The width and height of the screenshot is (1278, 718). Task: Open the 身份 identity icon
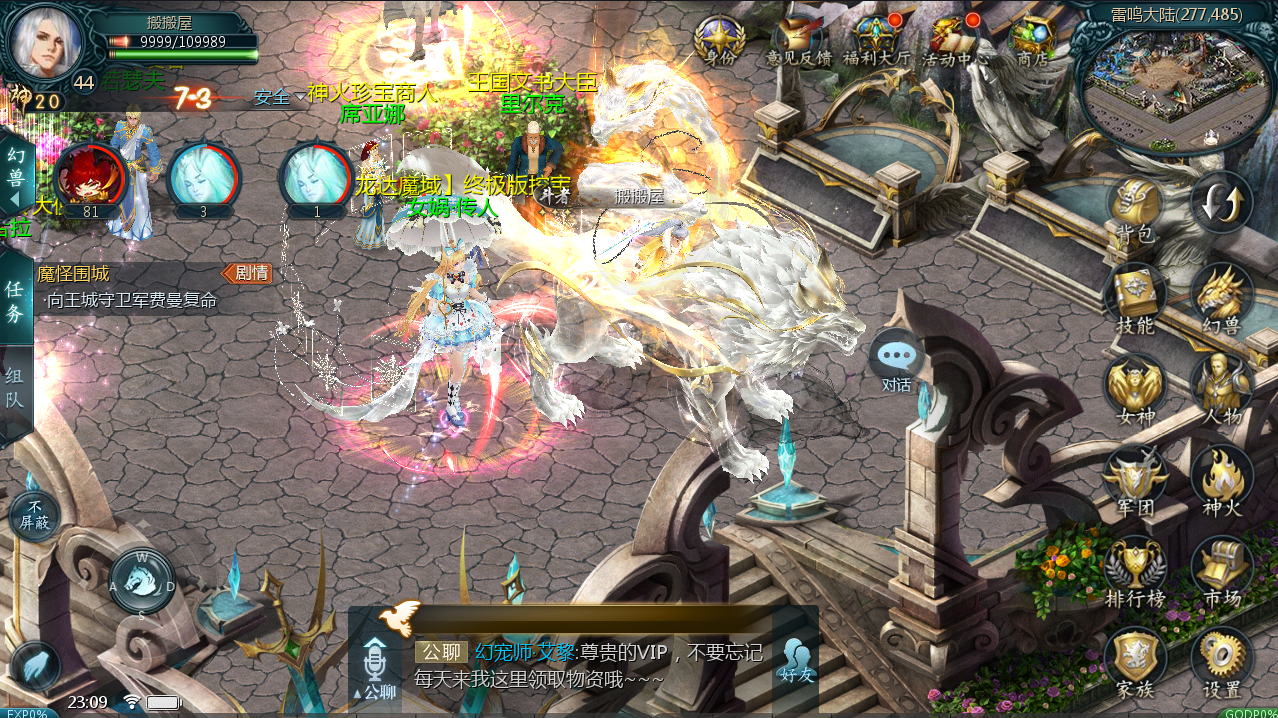719,41
